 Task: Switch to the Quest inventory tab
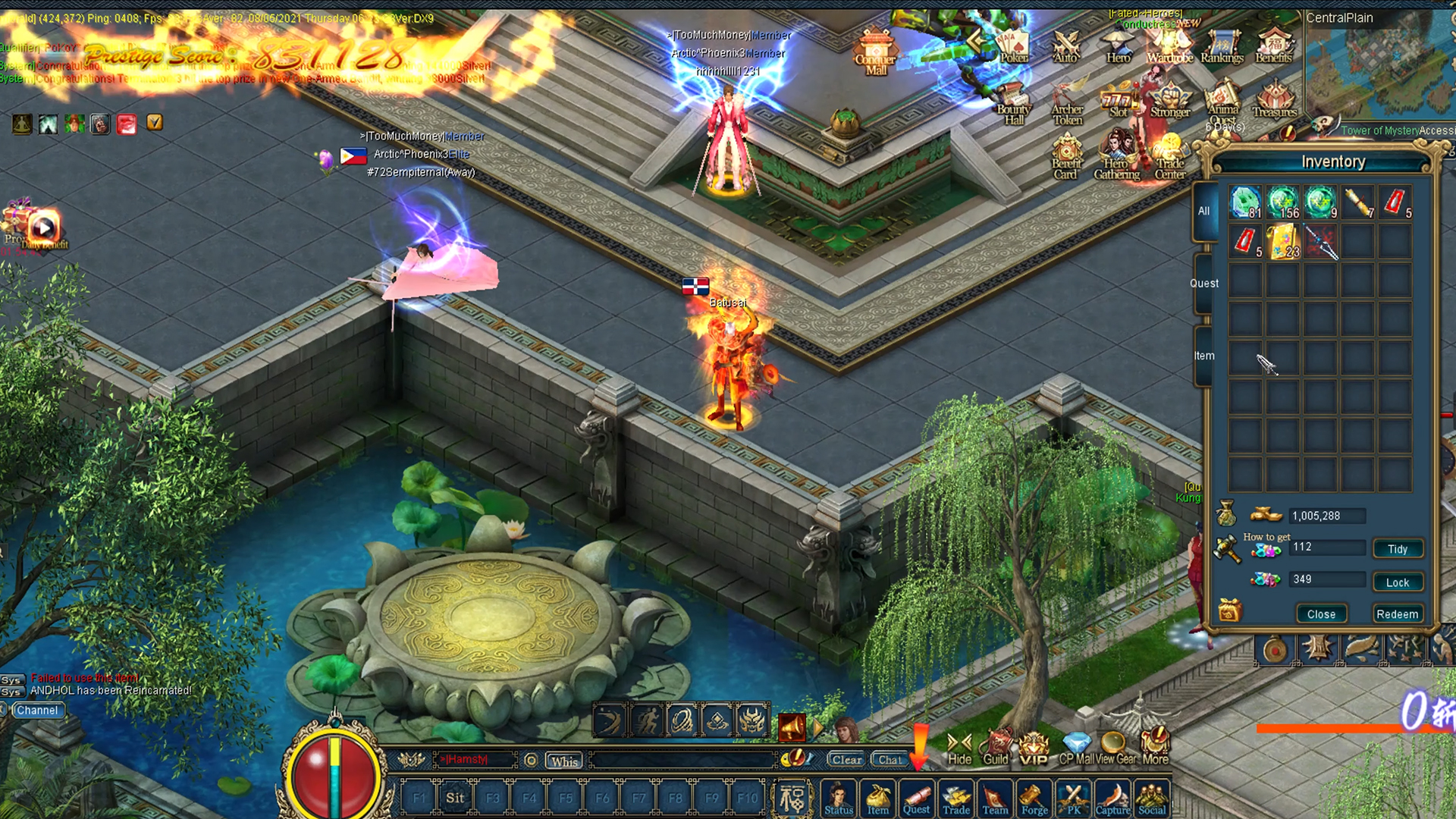pyautogui.click(x=1203, y=284)
